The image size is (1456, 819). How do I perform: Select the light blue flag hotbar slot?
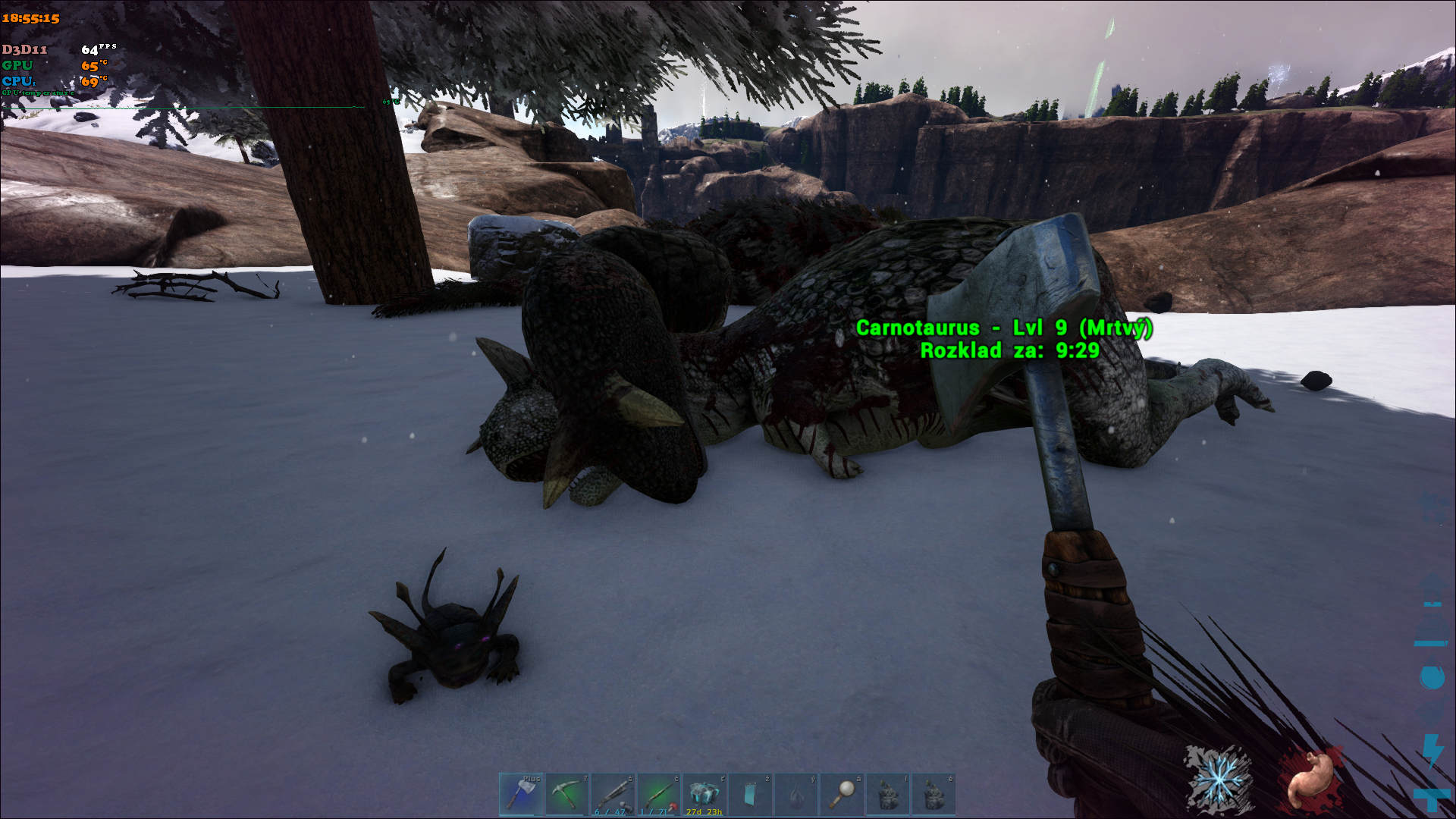coord(751,794)
